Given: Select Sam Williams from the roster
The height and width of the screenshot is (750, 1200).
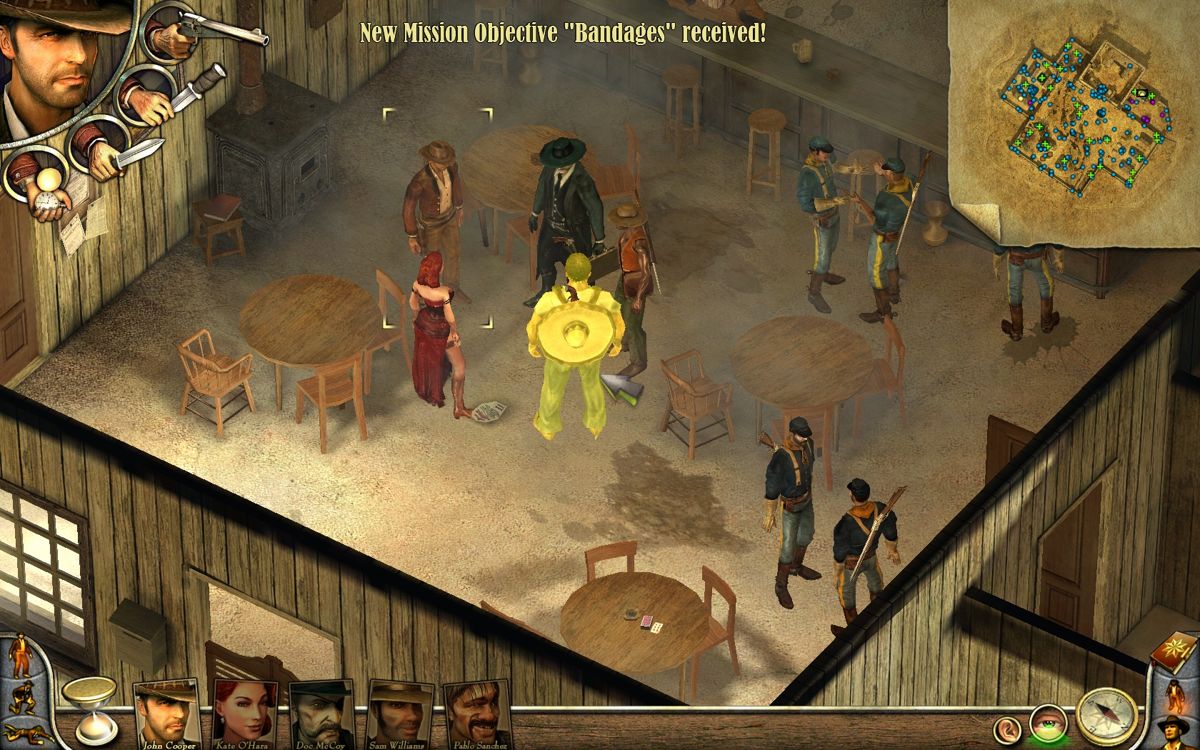Looking at the screenshot, I should point(399,714).
